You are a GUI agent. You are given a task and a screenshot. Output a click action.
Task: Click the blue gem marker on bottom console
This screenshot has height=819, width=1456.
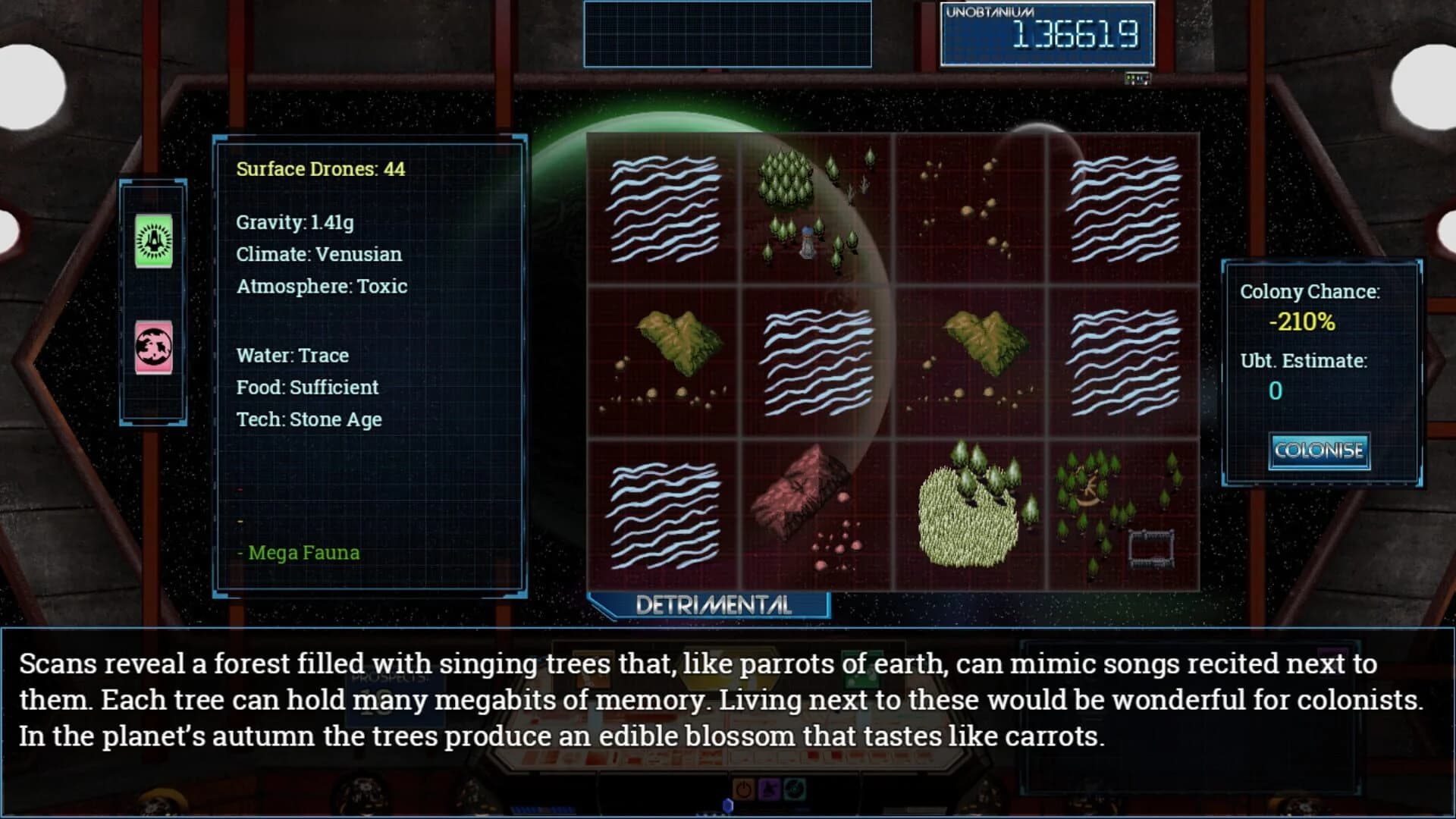pyautogui.click(x=728, y=804)
